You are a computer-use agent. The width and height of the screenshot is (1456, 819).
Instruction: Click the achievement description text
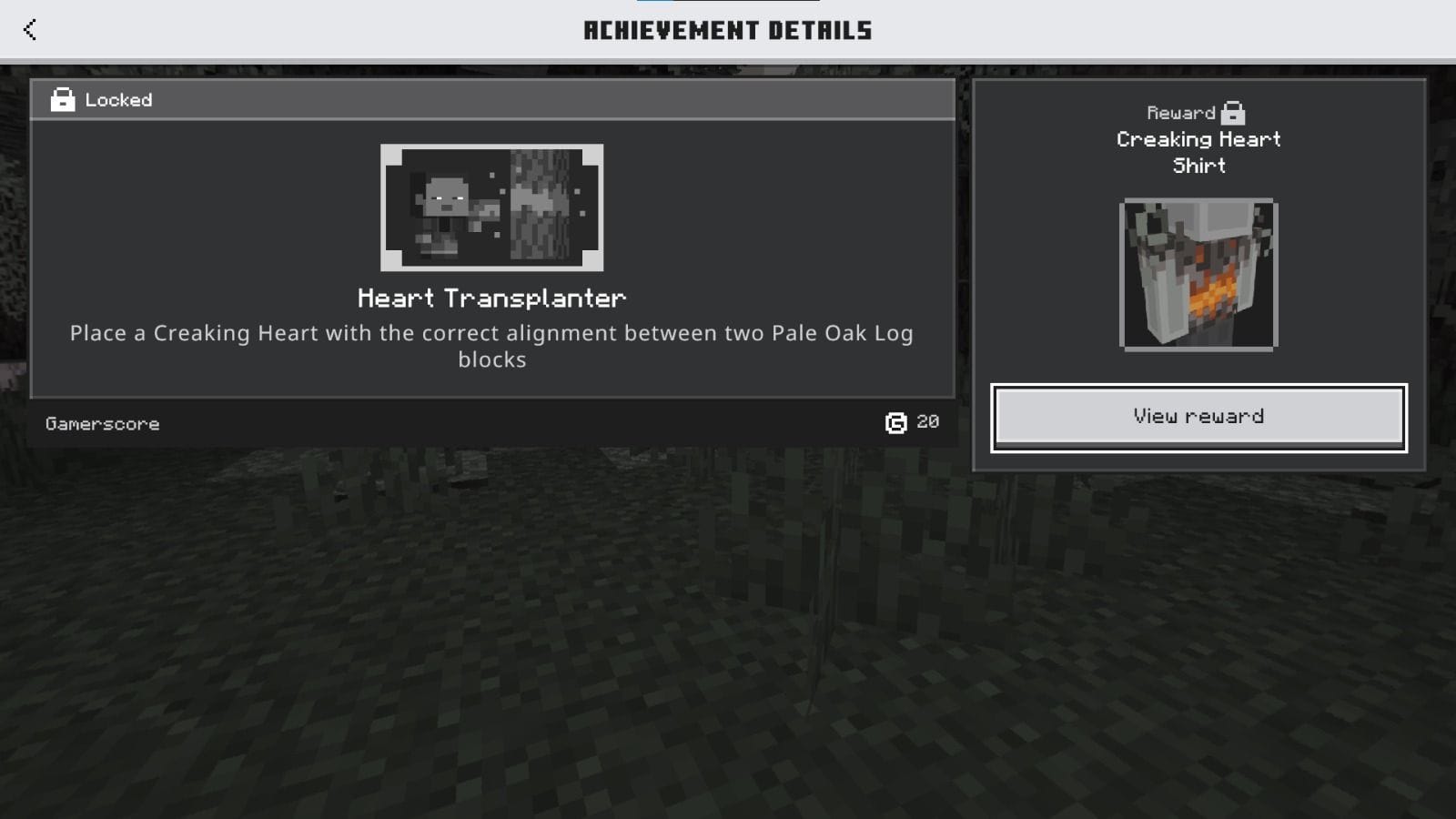point(491,346)
